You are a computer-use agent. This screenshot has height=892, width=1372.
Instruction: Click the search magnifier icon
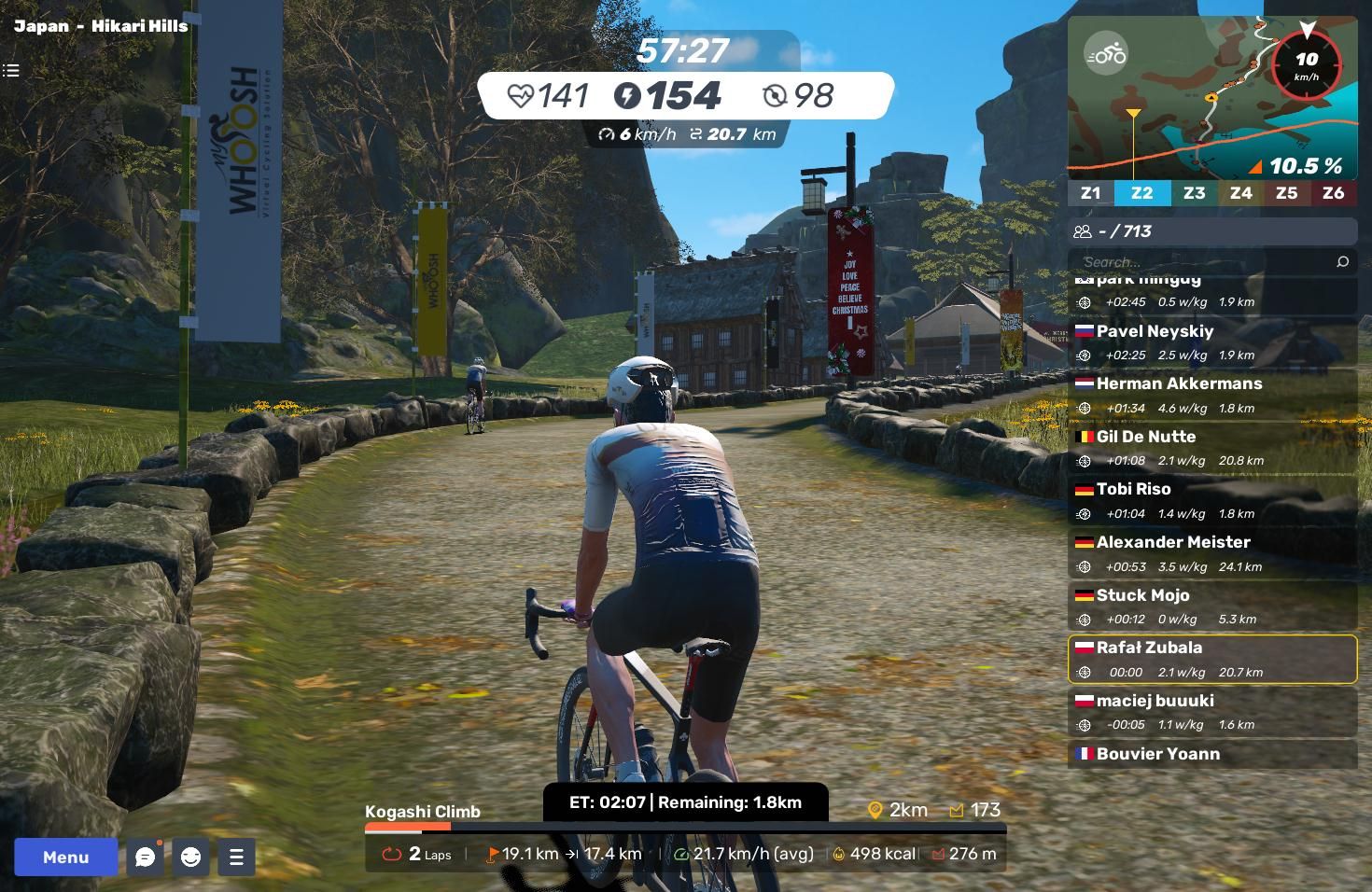[x=1342, y=262]
